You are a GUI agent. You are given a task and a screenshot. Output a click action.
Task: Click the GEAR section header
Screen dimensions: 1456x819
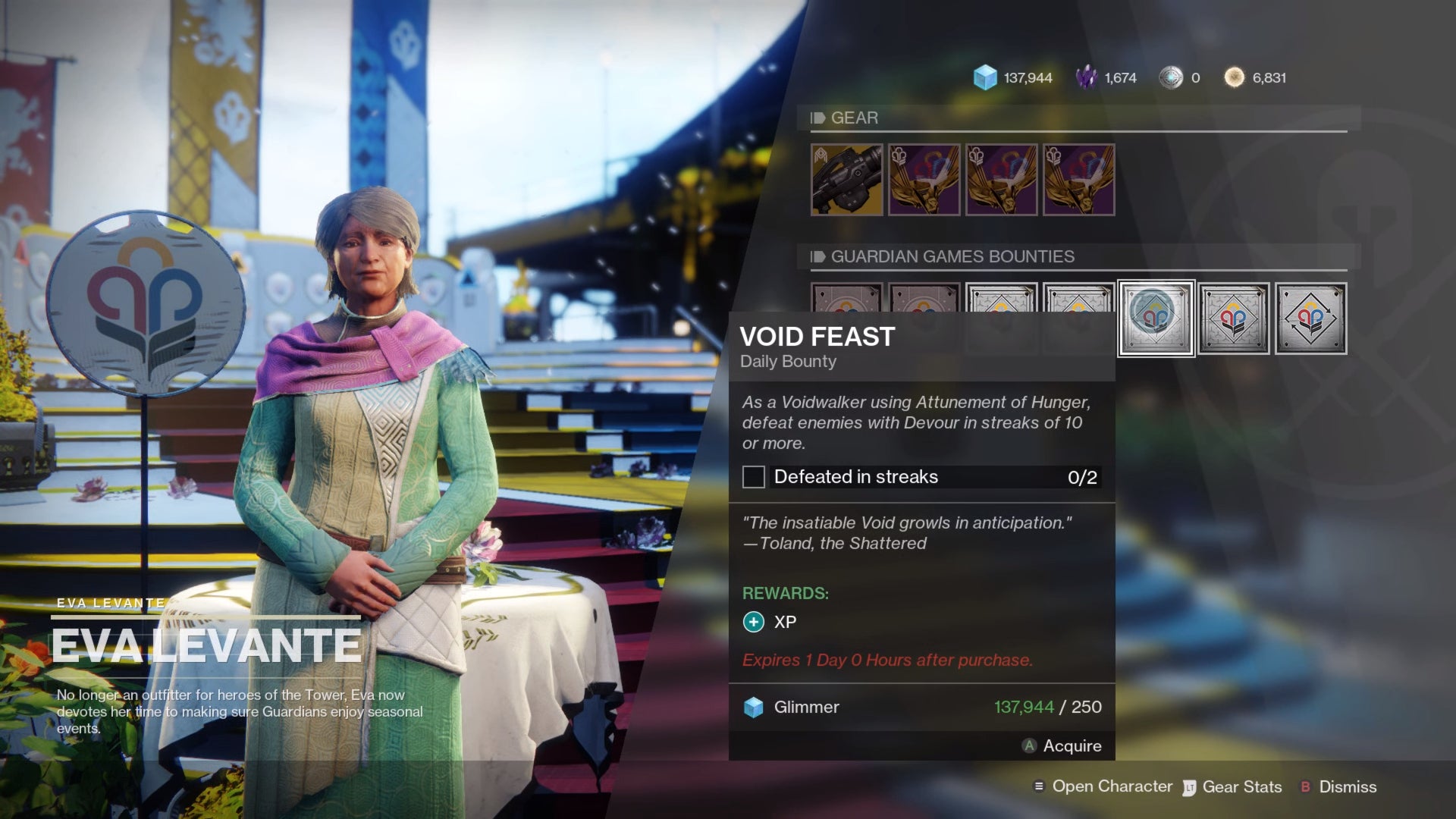click(x=854, y=118)
